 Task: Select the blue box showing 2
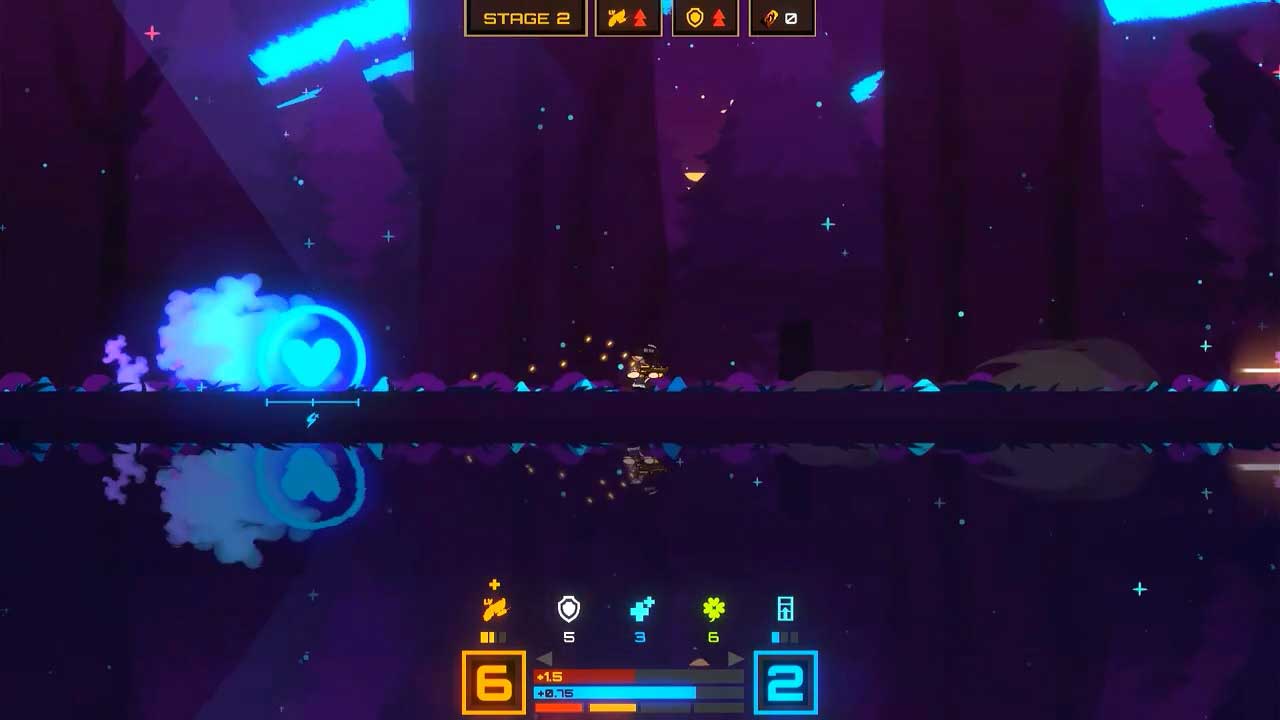(785, 683)
